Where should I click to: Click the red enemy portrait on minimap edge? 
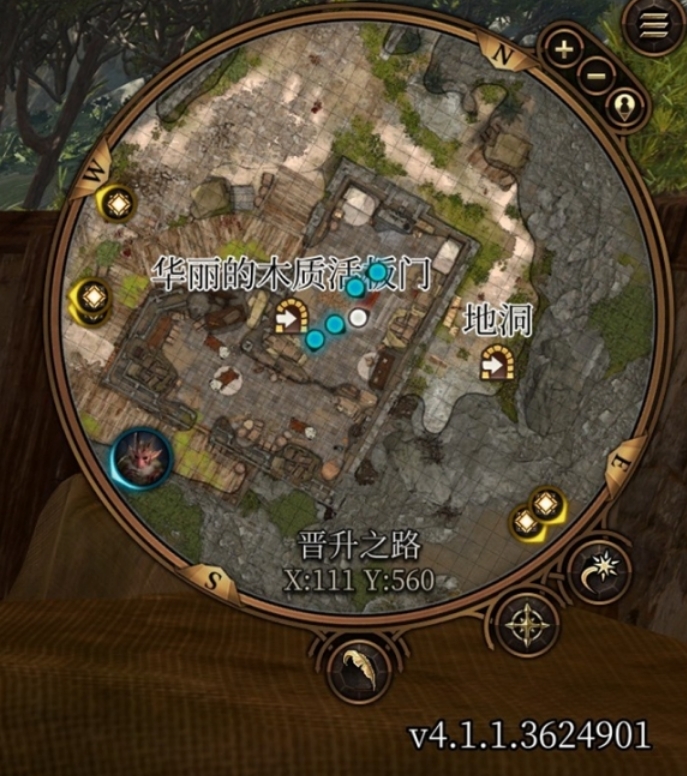pyautogui.click(x=143, y=457)
